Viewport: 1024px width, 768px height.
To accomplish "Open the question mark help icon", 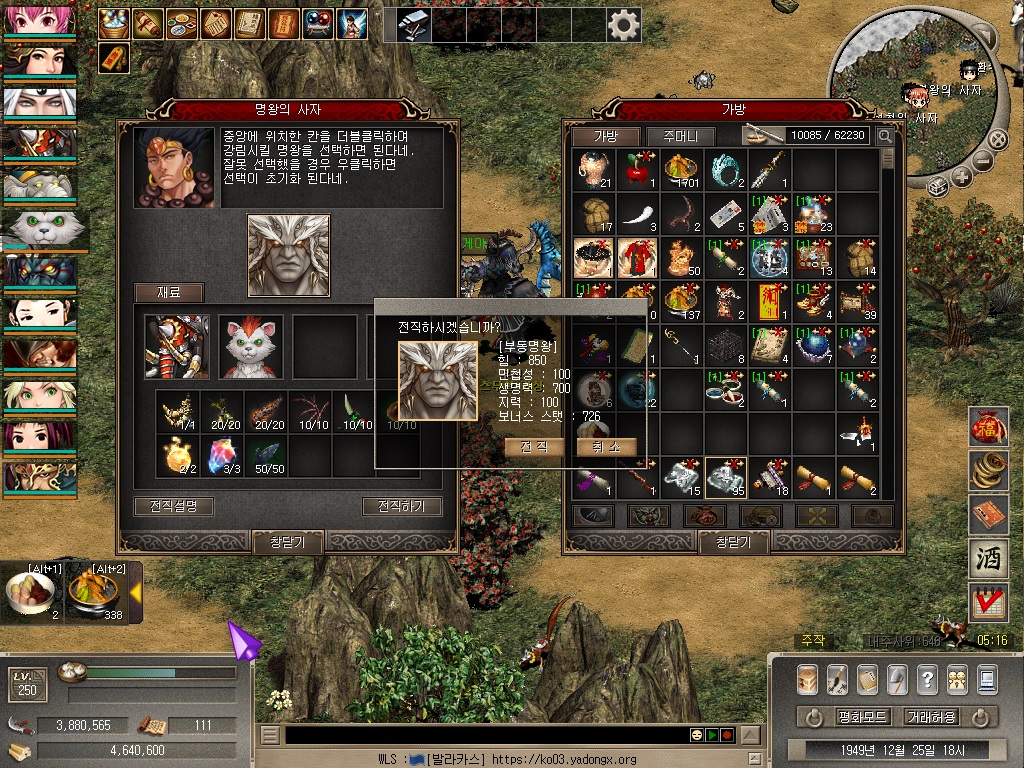I will [927, 679].
